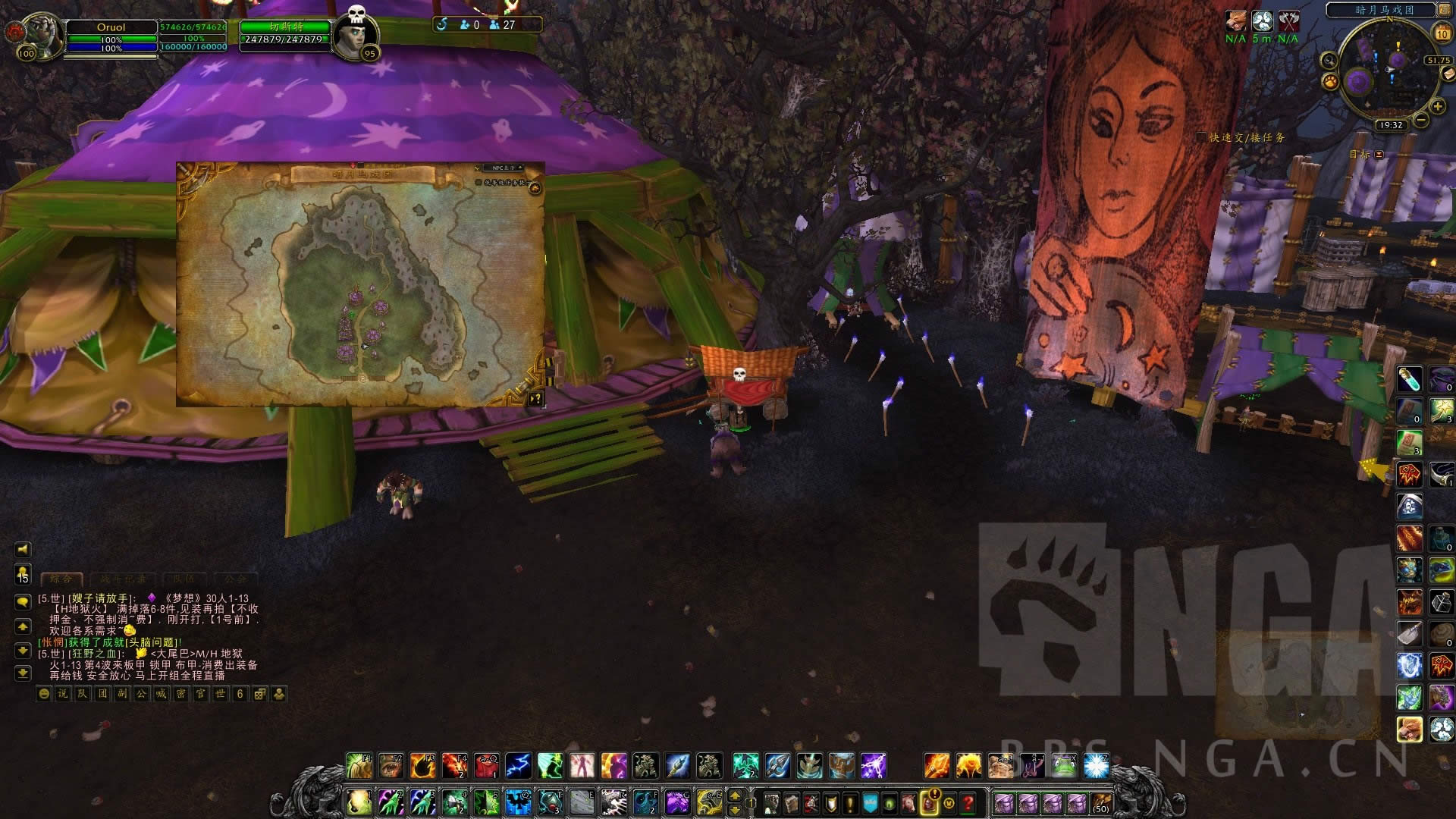Open the calendar button showing 10
1456x819 pixels.
coord(1442,33)
